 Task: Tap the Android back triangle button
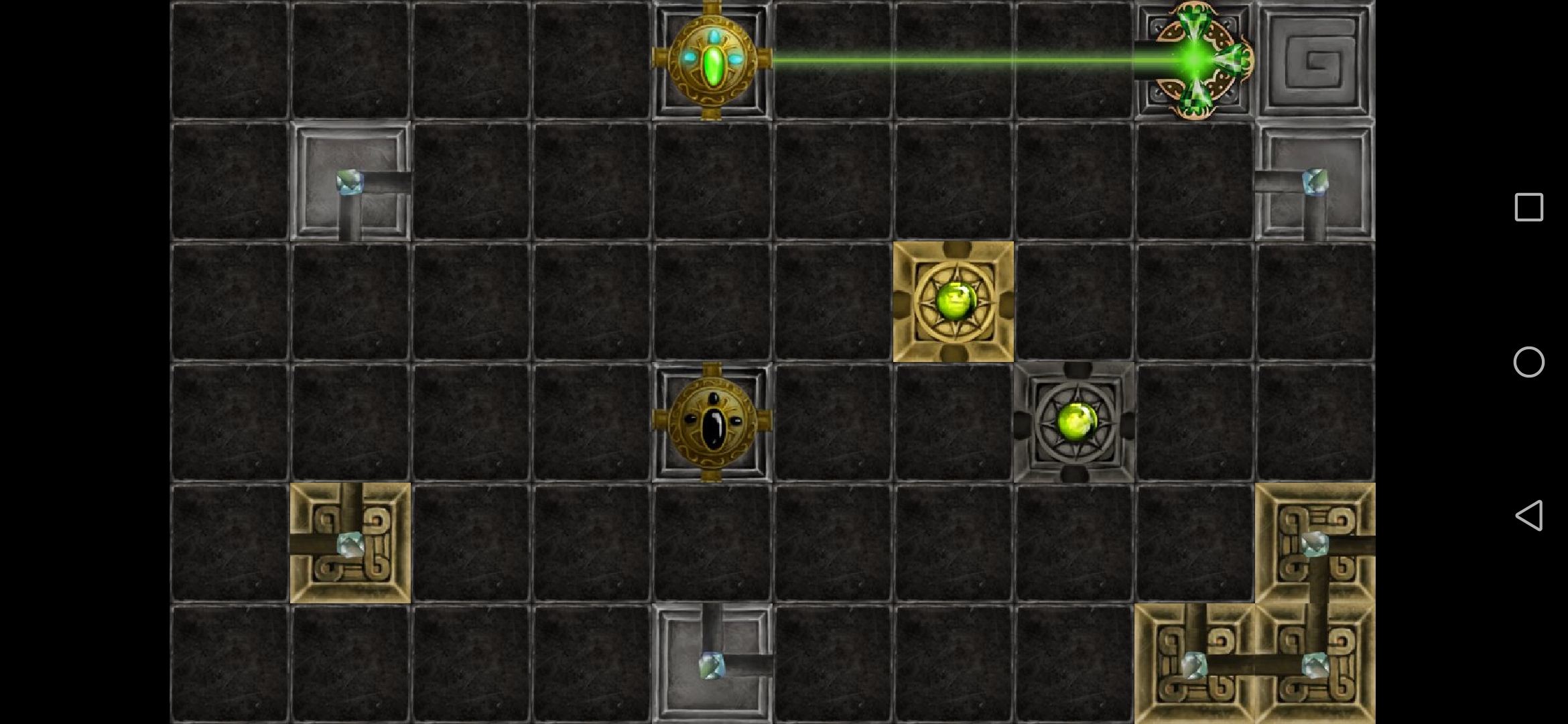(x=1528, y=516)
